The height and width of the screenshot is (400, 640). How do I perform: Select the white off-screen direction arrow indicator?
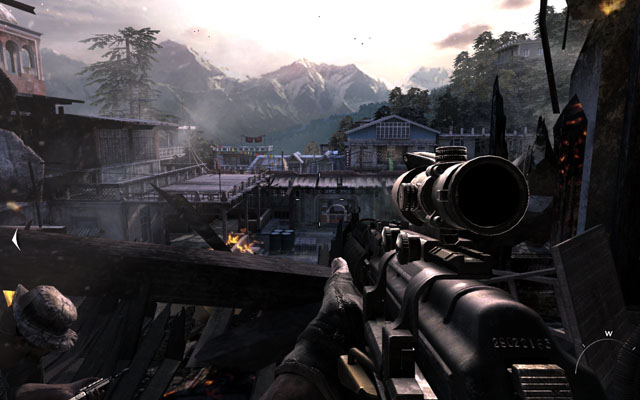[15, 240]
